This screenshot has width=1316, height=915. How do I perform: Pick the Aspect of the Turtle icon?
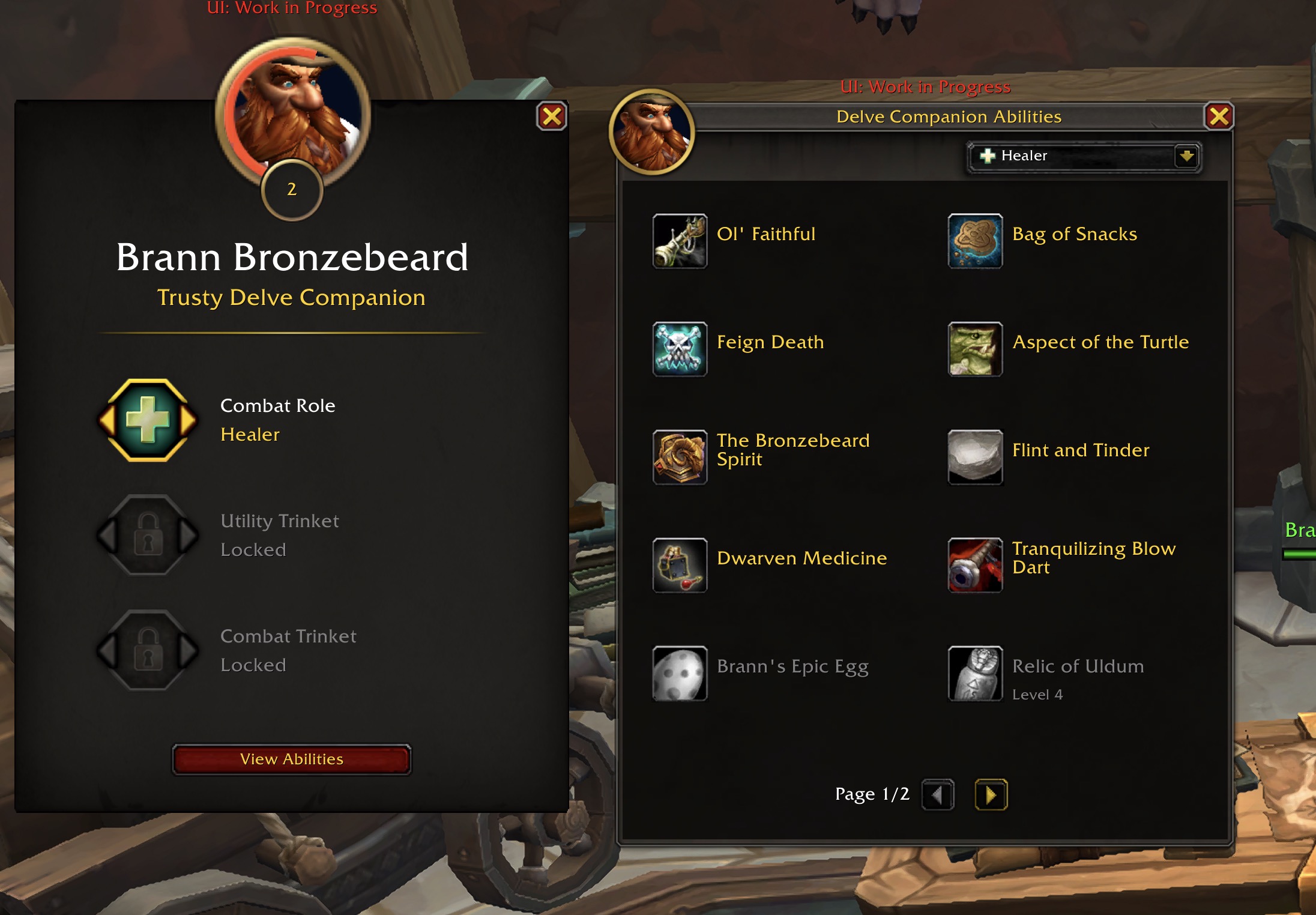tap(975, 349)
